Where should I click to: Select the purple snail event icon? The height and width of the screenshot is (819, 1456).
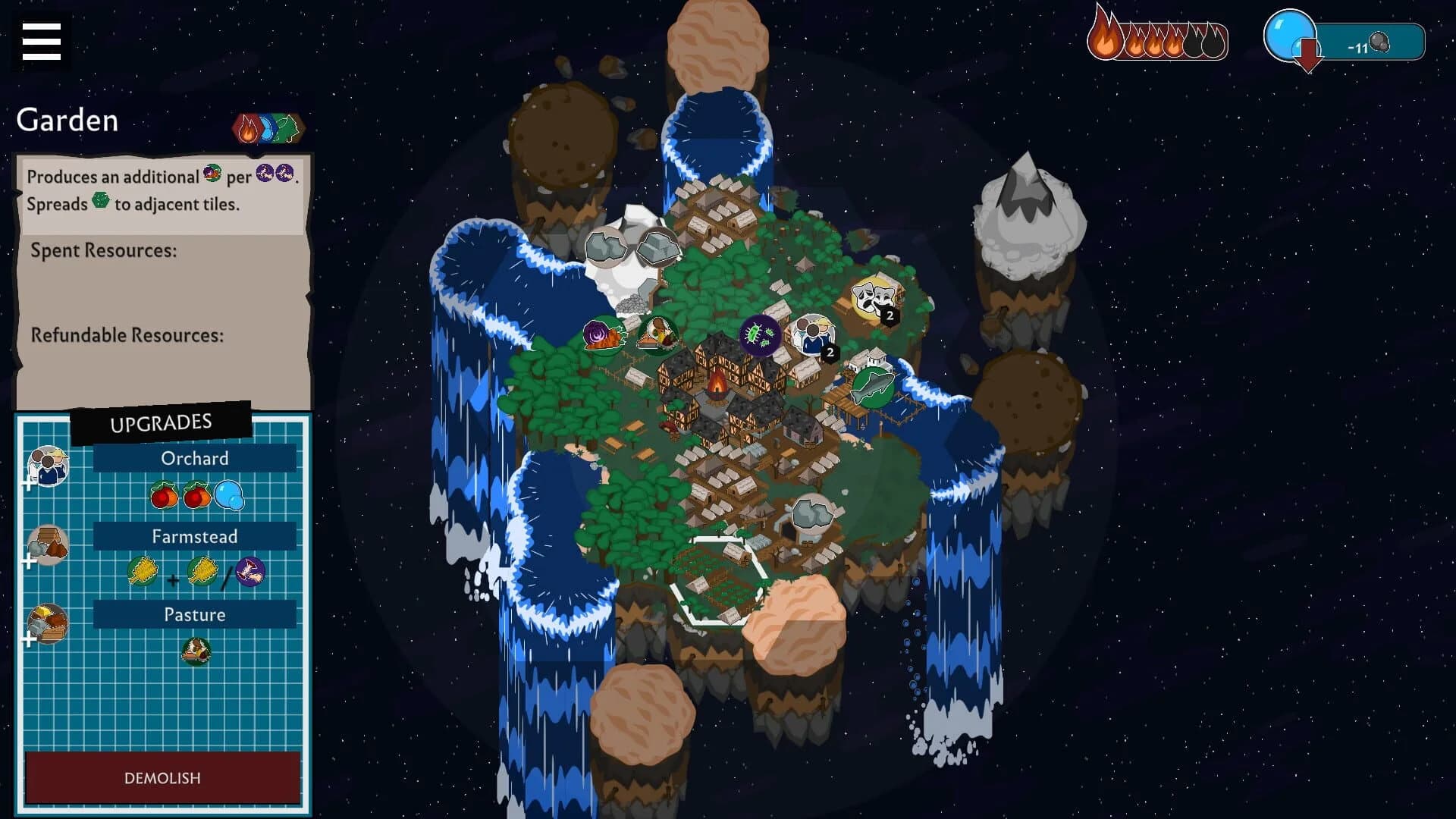[603, 336]
